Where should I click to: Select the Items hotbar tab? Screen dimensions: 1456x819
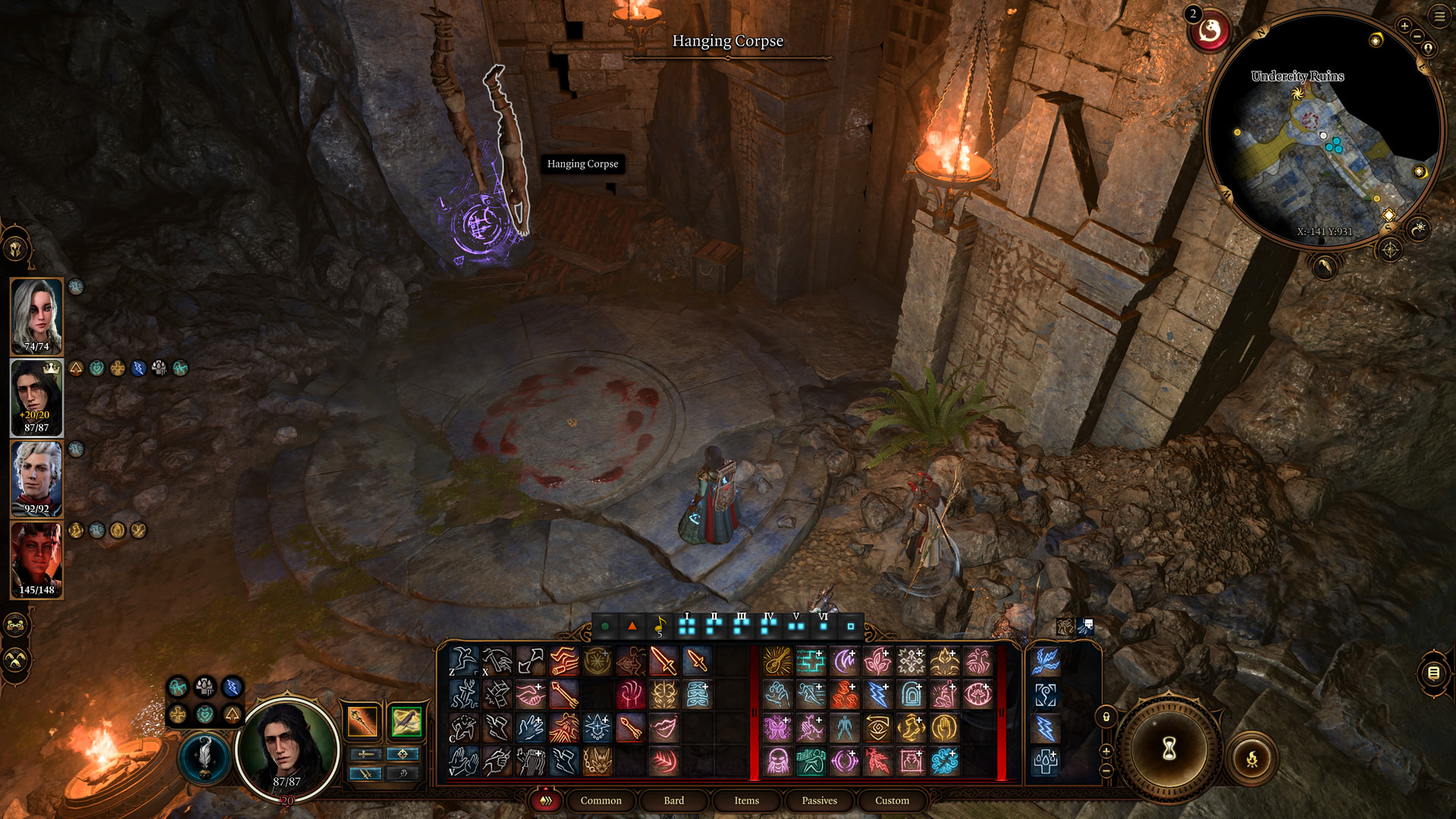746,801
